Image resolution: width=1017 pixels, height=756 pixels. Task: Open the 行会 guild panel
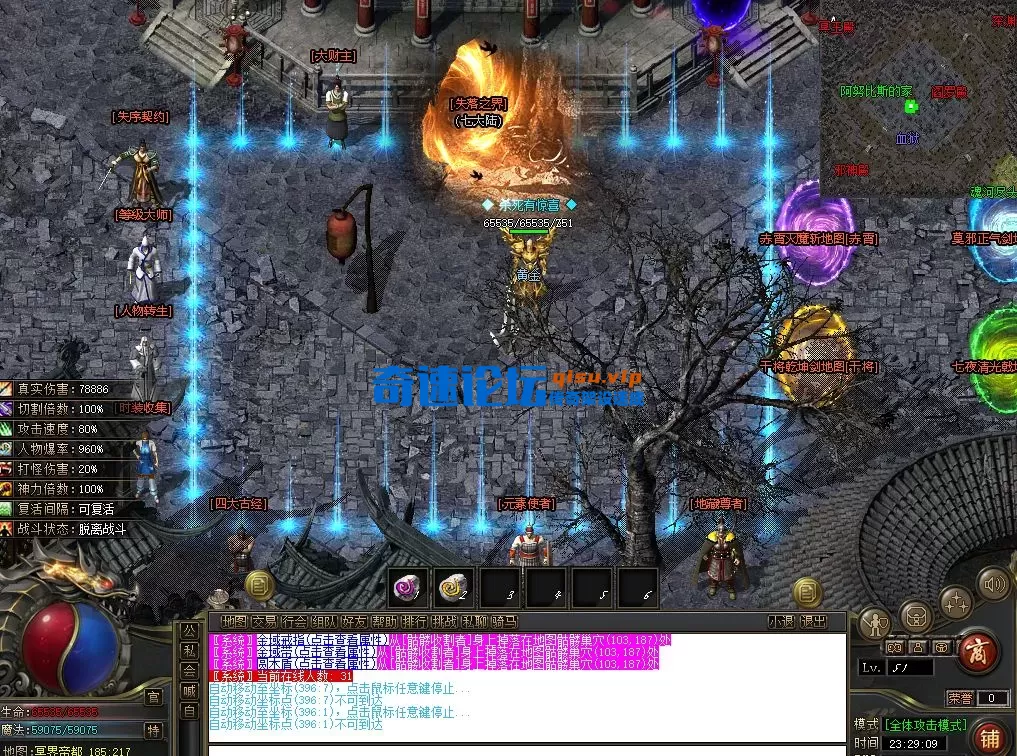tap(295, 621)
